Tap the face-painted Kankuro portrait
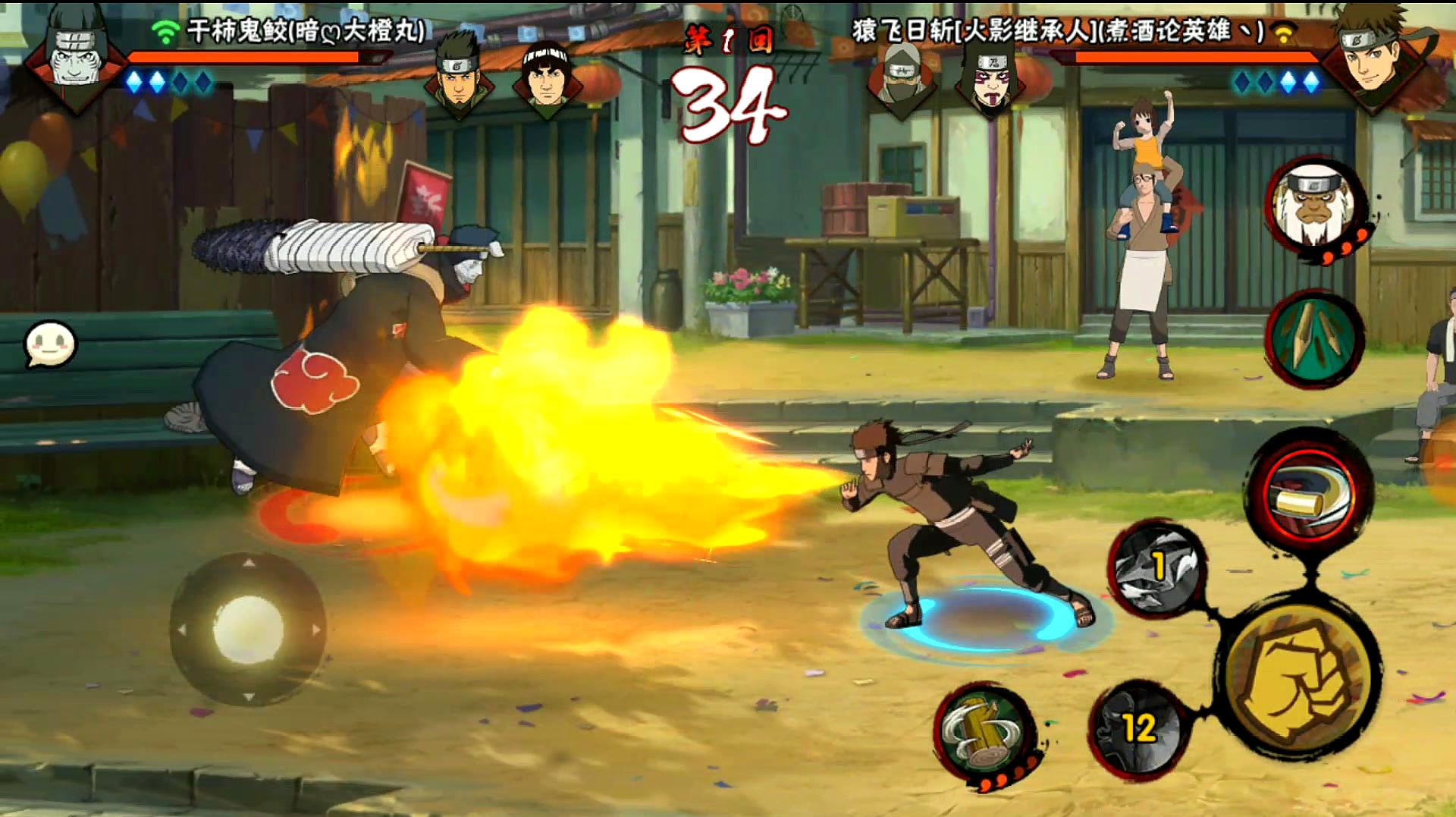1456x817 pixels. coord(989,80)
